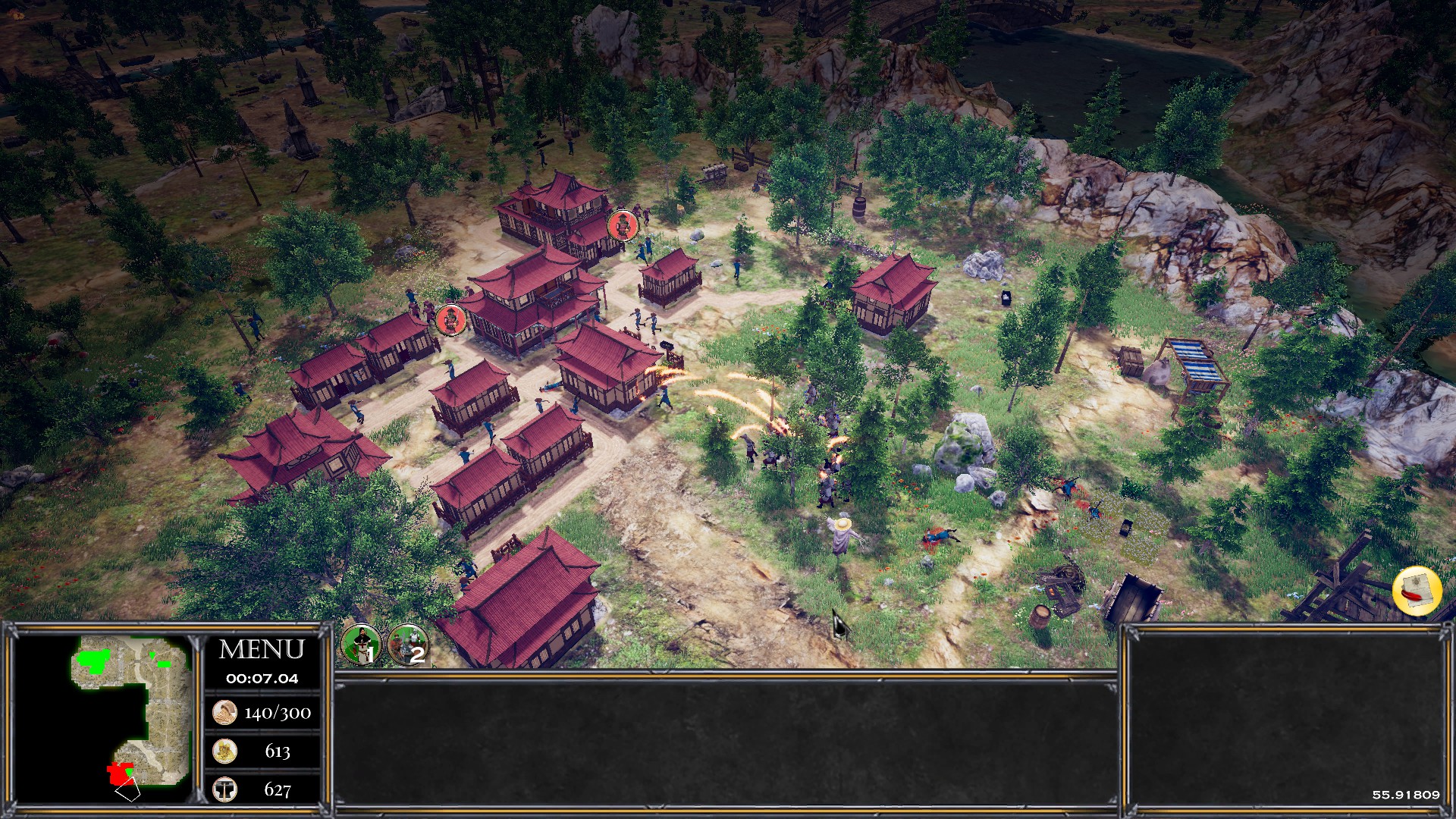Screen dimensions: 1456x819
Task: Jump to the red zone on the minimap
Action: pyautogui.click(x=119, y=773)
